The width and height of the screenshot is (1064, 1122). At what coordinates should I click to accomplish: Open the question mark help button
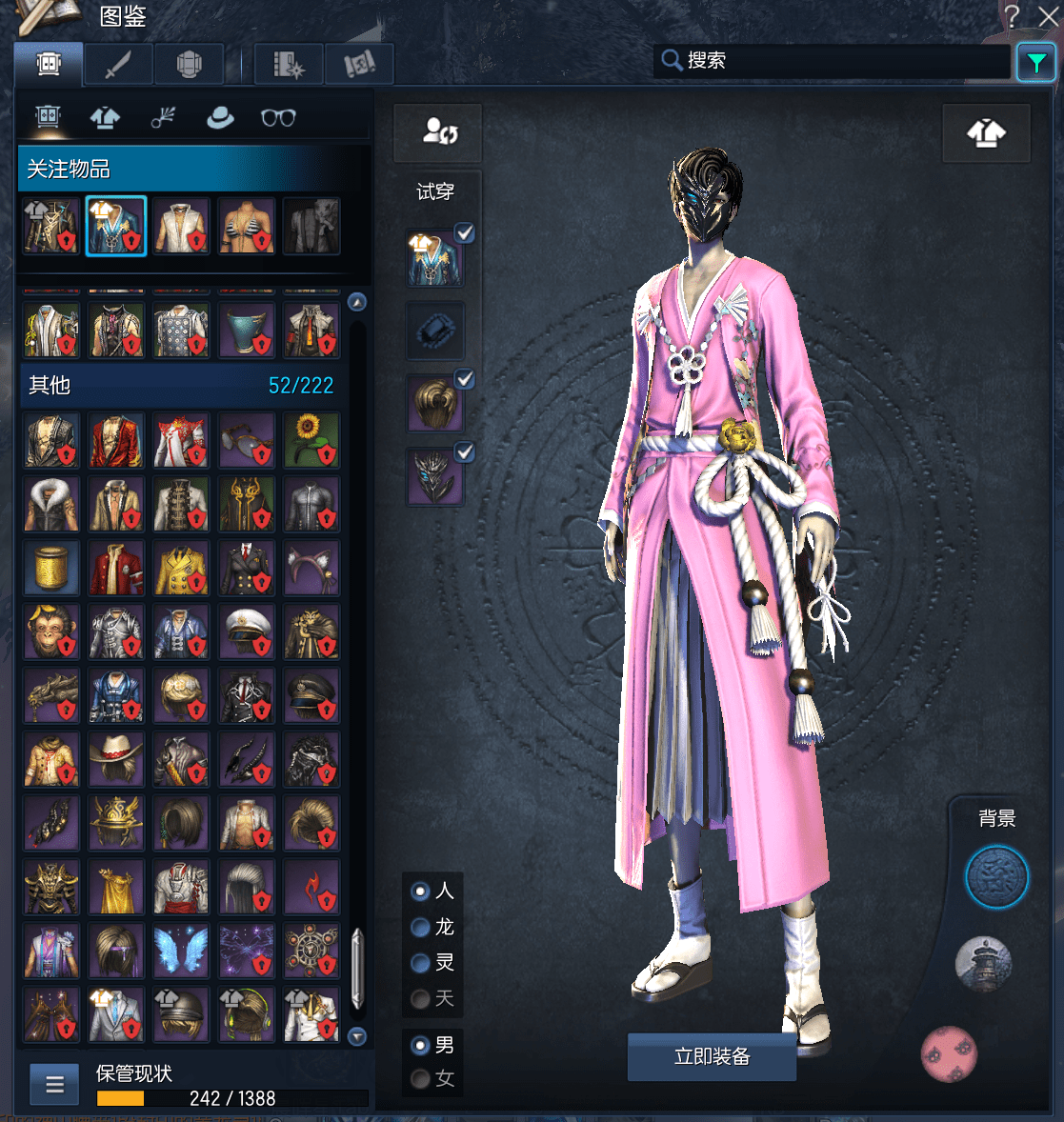(1012, 16)
